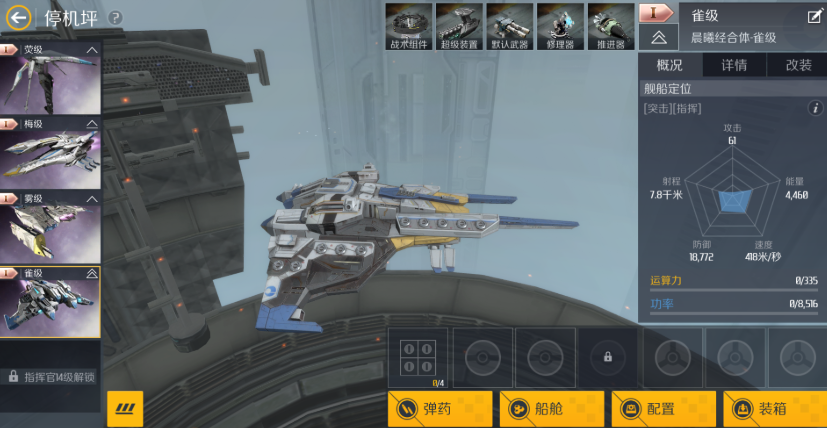Screen dimensions: 827x428
Task: Click the 装箱 packing button
Action: click(x=775, y=409)
